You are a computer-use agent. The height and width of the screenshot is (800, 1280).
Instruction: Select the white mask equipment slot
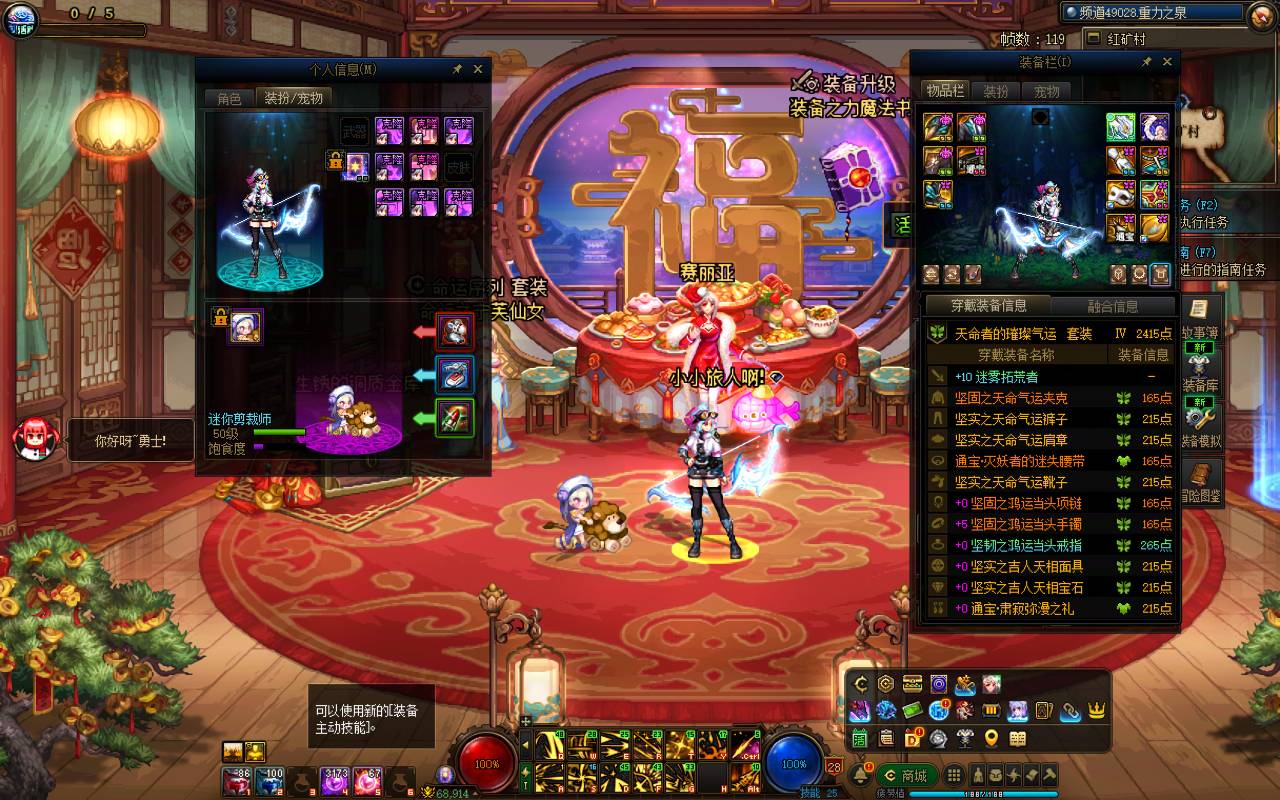(1121, 194)
